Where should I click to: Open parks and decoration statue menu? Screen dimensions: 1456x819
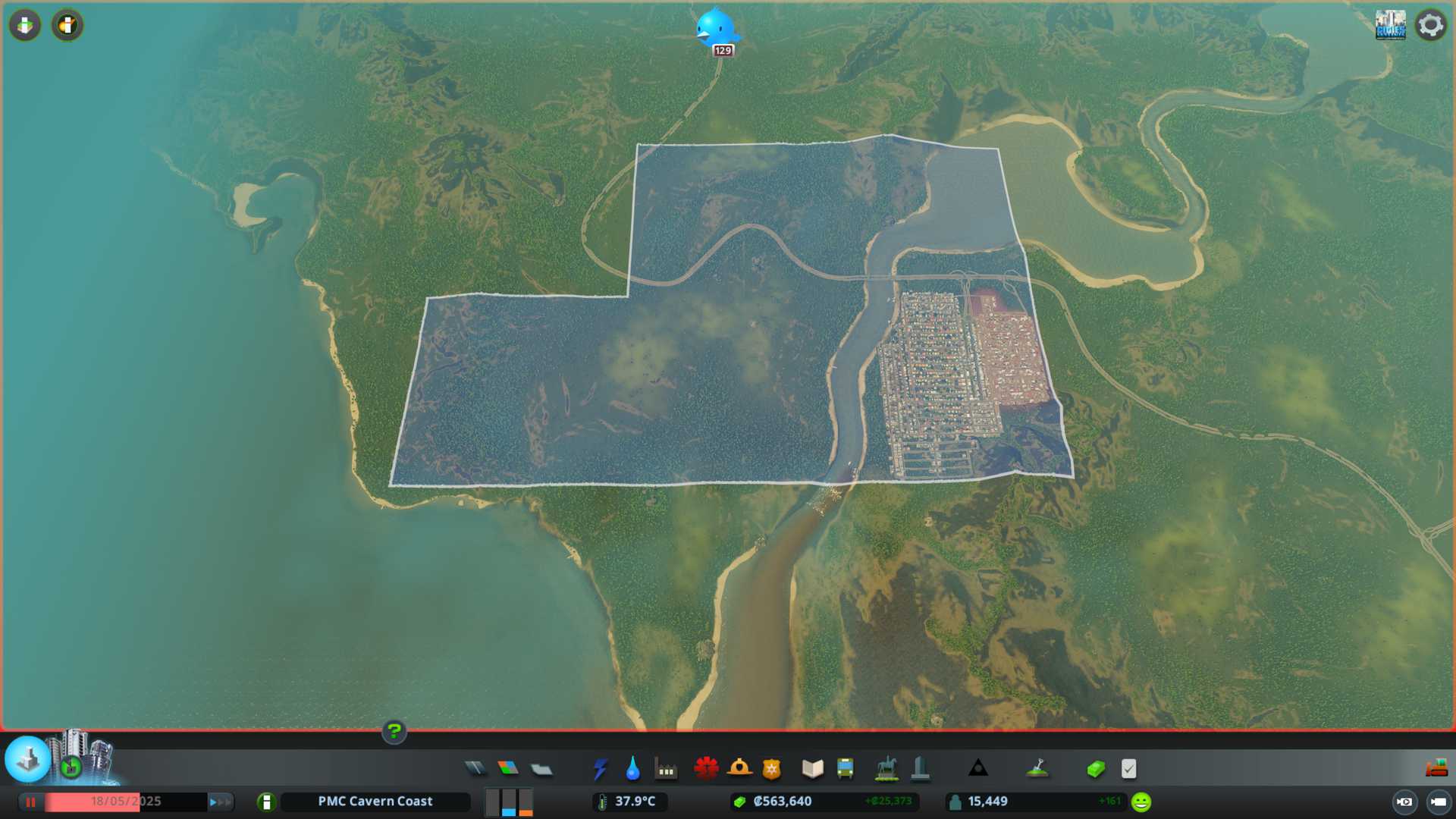tap(886, 769)
